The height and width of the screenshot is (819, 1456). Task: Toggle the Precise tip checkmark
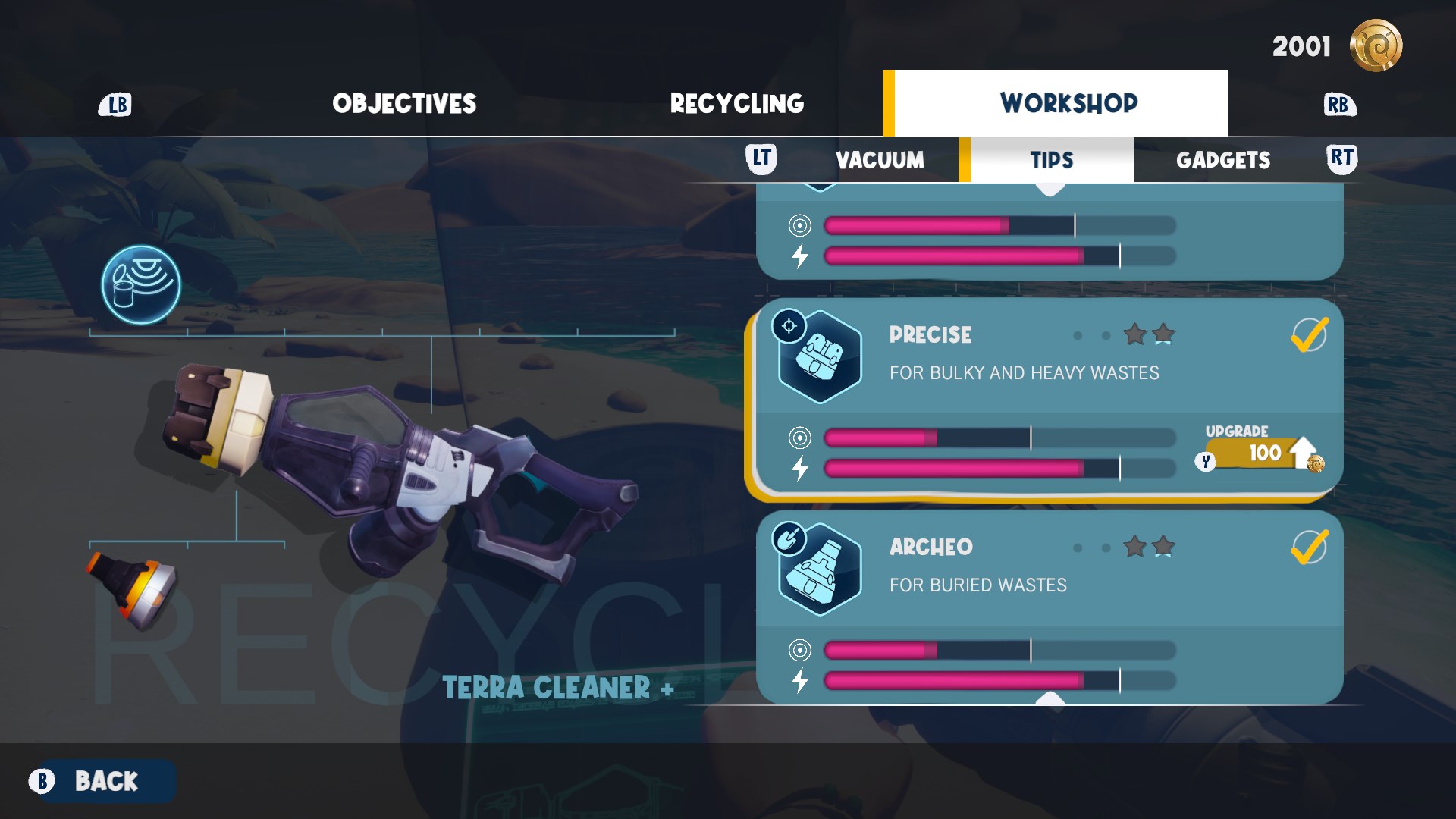pyautogui.click(x=1308, y=335)
